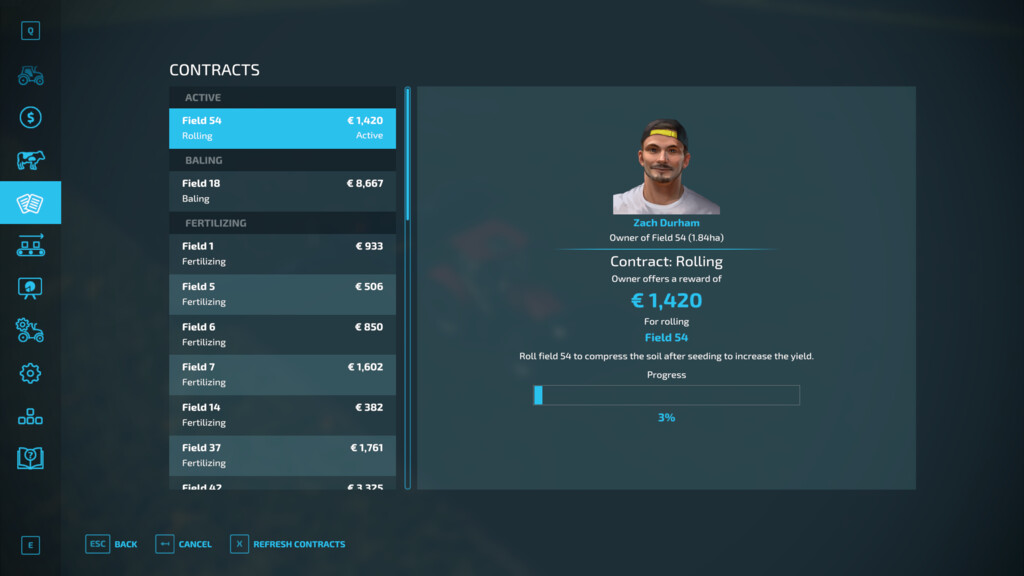Open the general settings gear tab
Image resolution: width=1024 pixels, height=576 pixels.
tap(30, 373)
